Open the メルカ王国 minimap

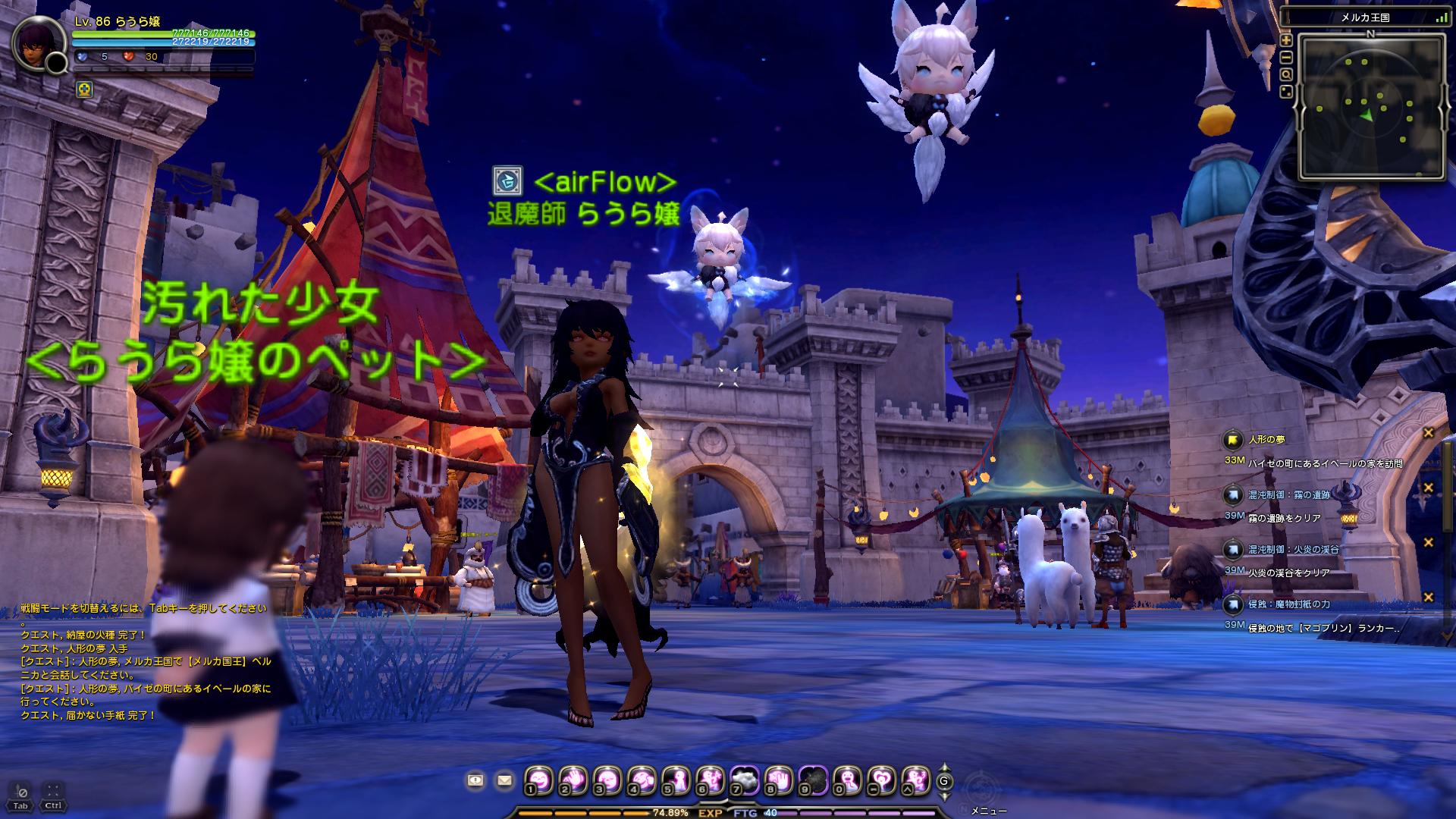click(1371, 107)
